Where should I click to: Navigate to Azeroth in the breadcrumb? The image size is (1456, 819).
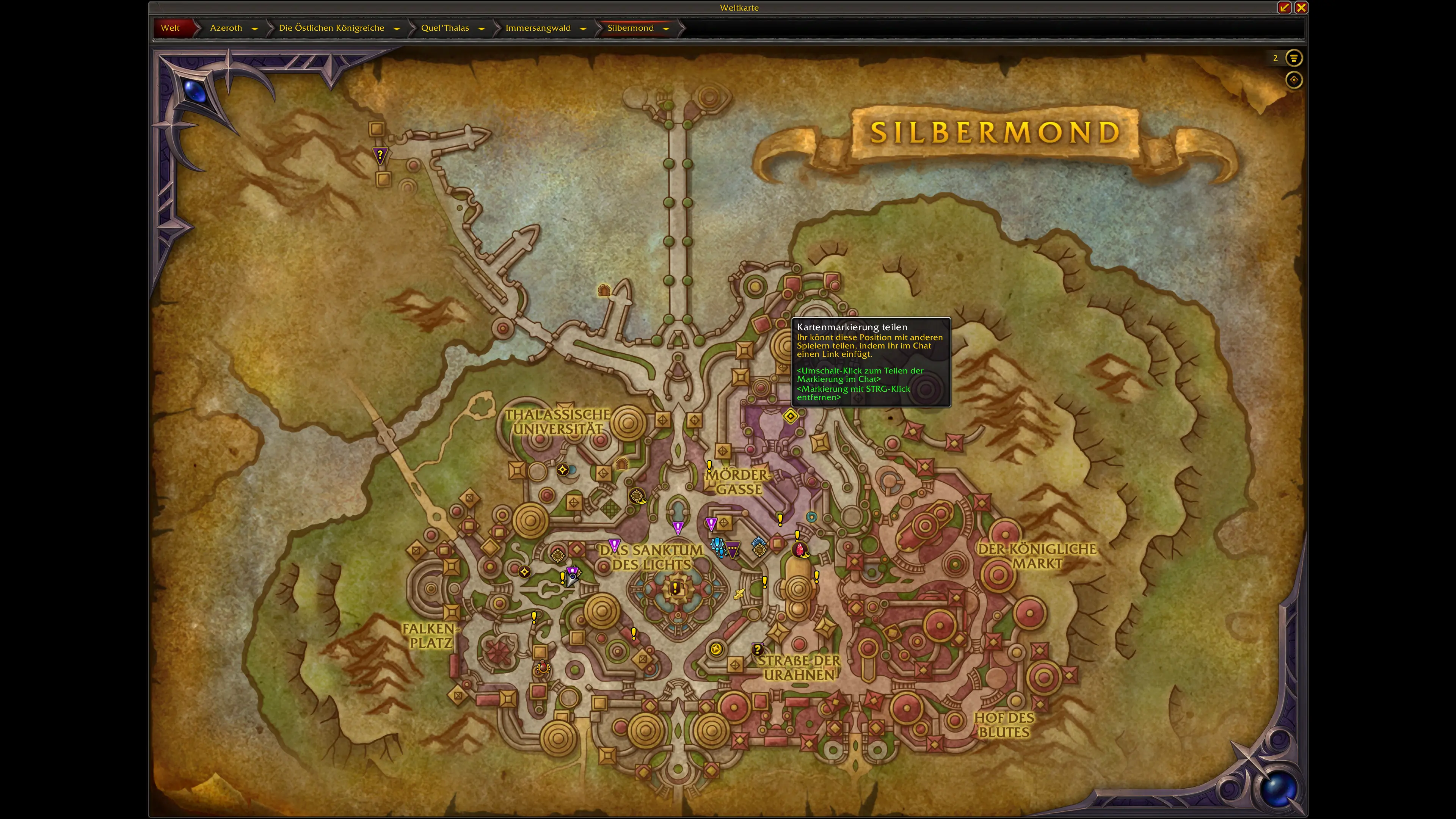click(x=226, y=28)
